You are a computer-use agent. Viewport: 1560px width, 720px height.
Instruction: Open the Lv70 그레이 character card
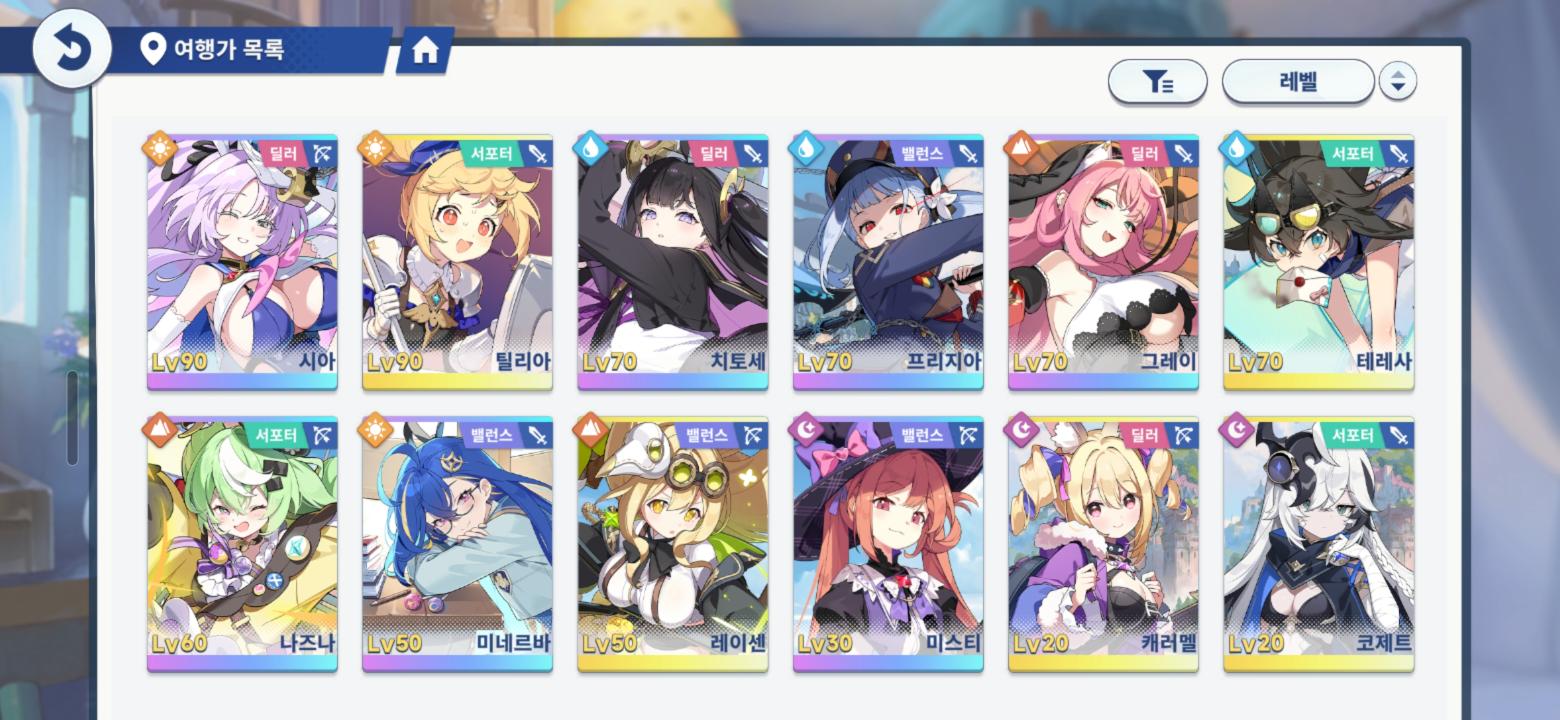1103,262
